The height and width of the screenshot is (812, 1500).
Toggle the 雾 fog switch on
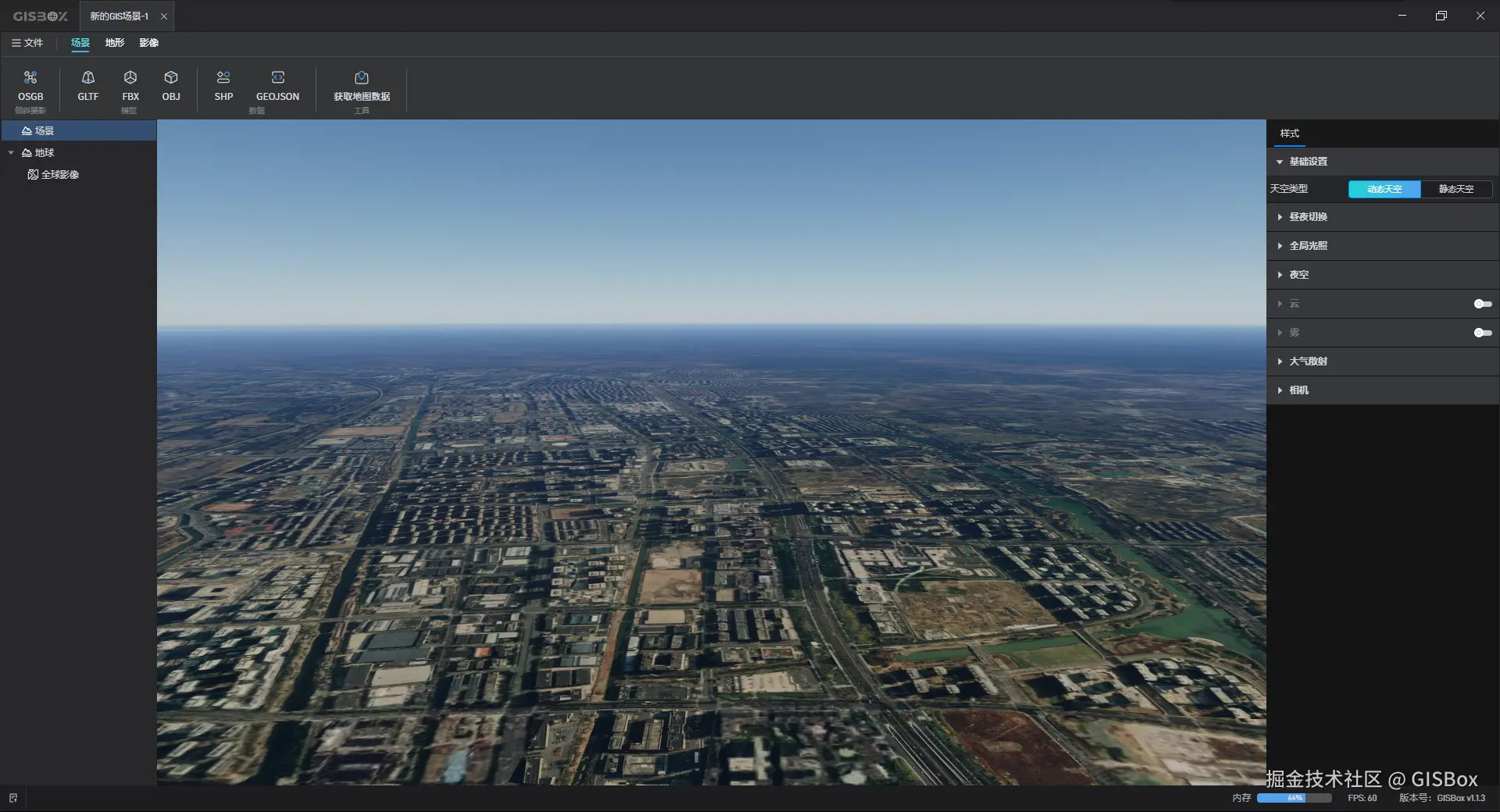coord(1482,333)
